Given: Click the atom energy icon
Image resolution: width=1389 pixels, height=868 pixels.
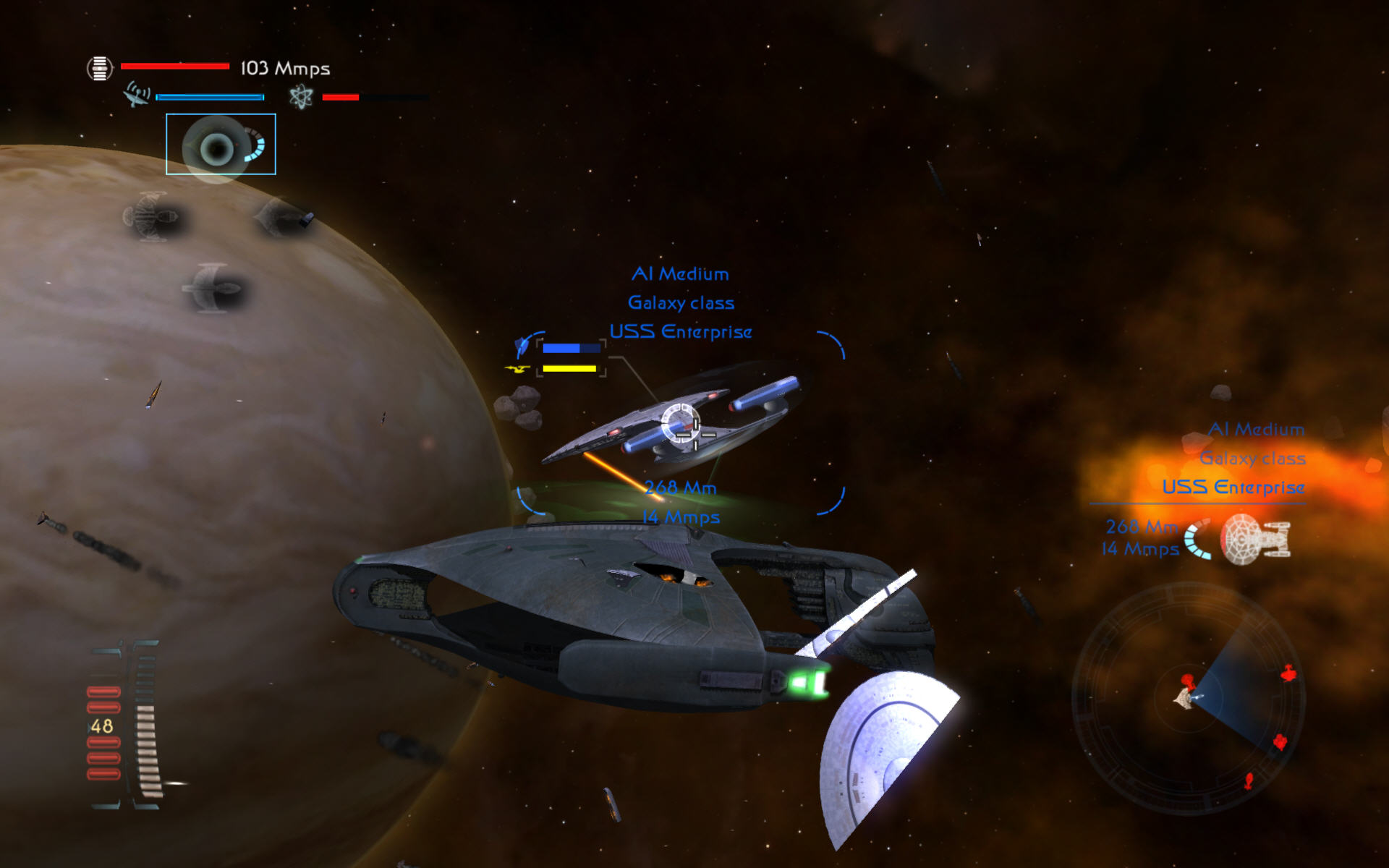Looking at the screenshot, I should click(x=301, y=96).
